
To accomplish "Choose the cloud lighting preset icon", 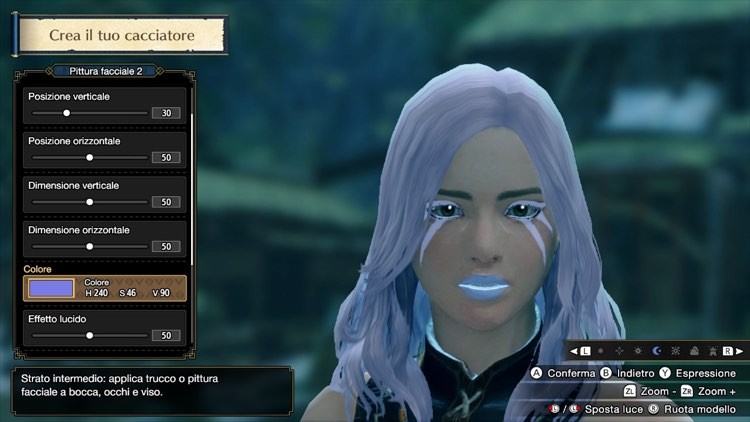I will (694, 351).
